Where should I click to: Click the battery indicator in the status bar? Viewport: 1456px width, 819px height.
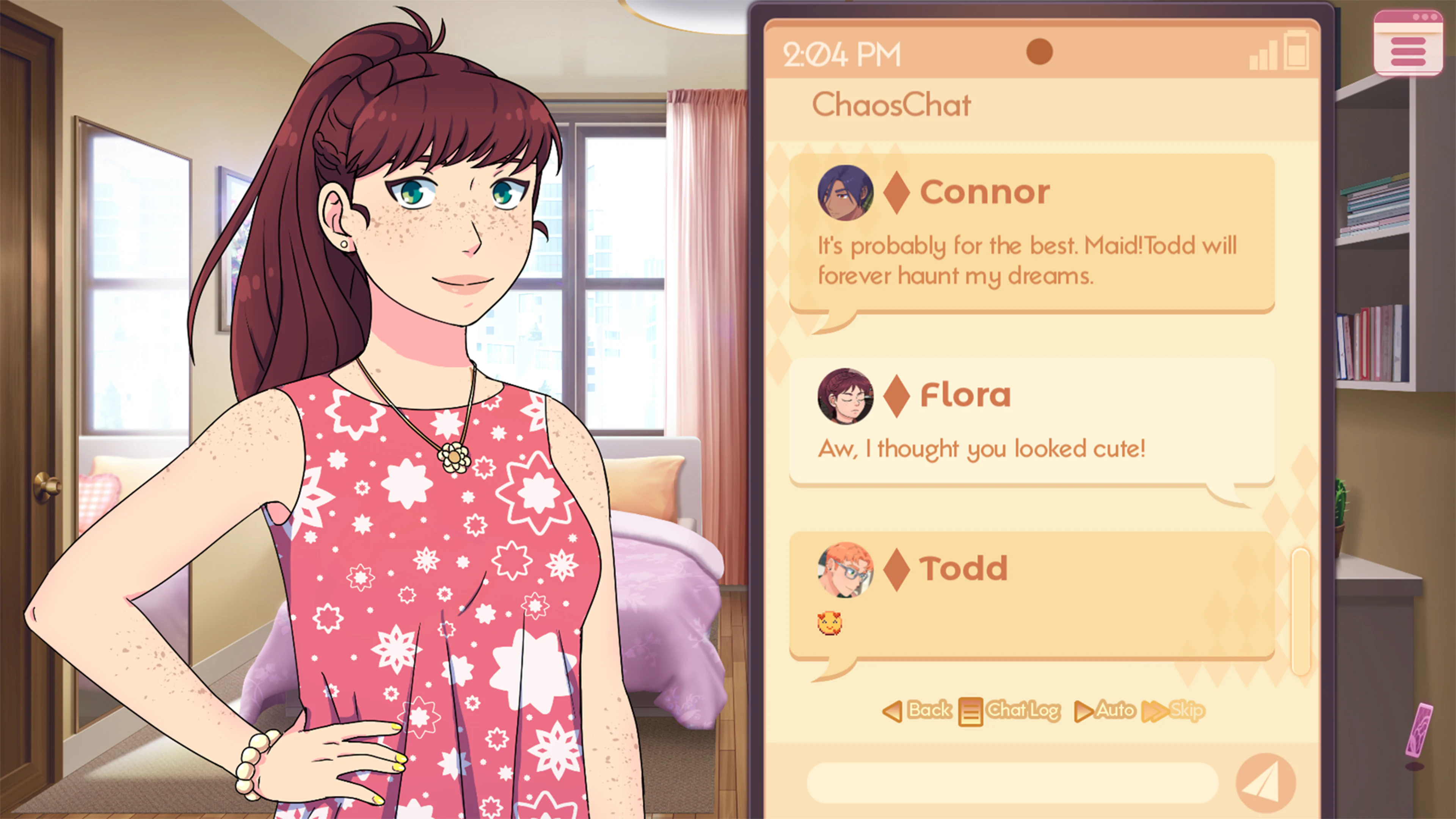1297,53
